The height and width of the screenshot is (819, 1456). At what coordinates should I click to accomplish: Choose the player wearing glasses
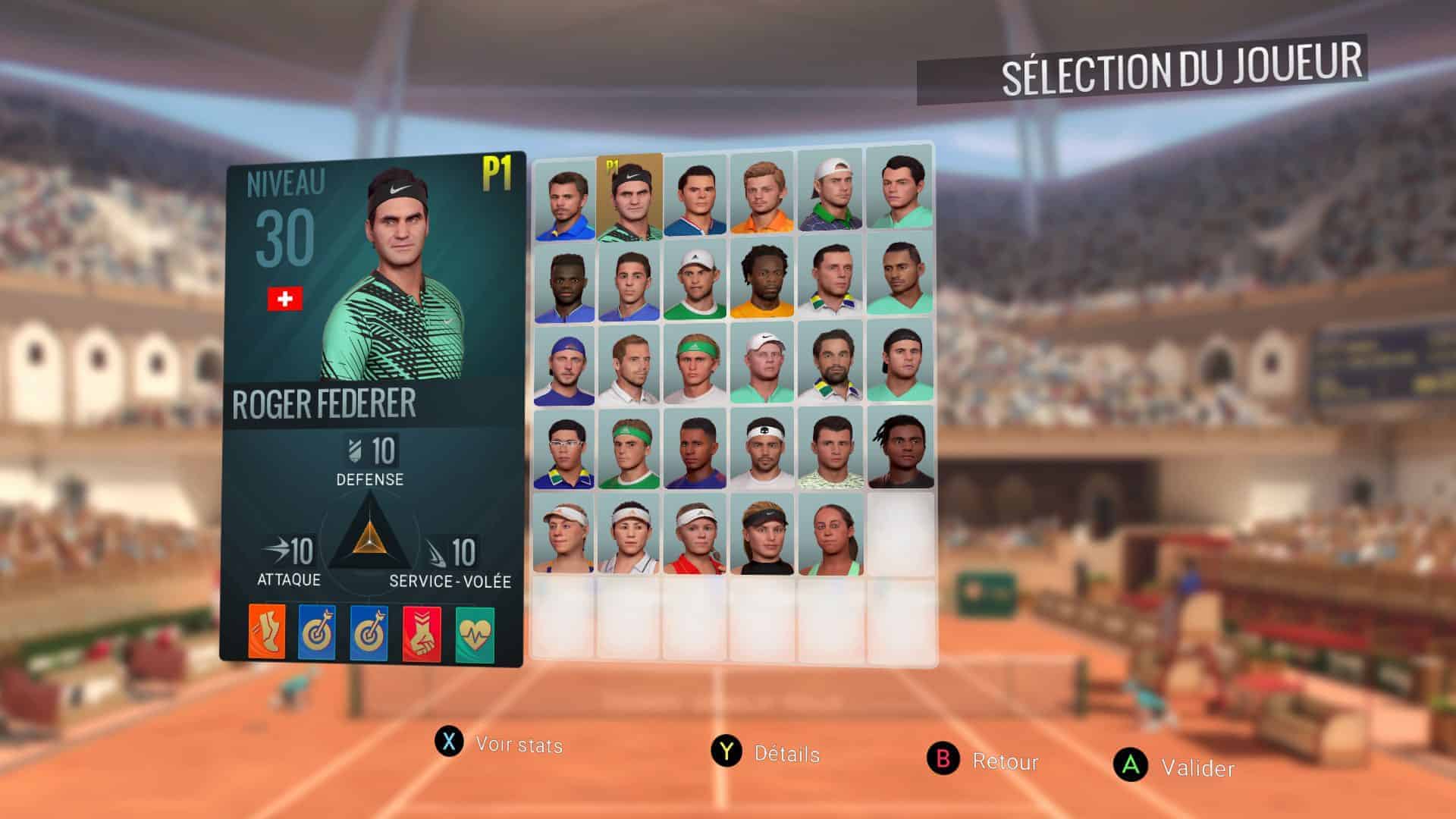coord(563,450)
